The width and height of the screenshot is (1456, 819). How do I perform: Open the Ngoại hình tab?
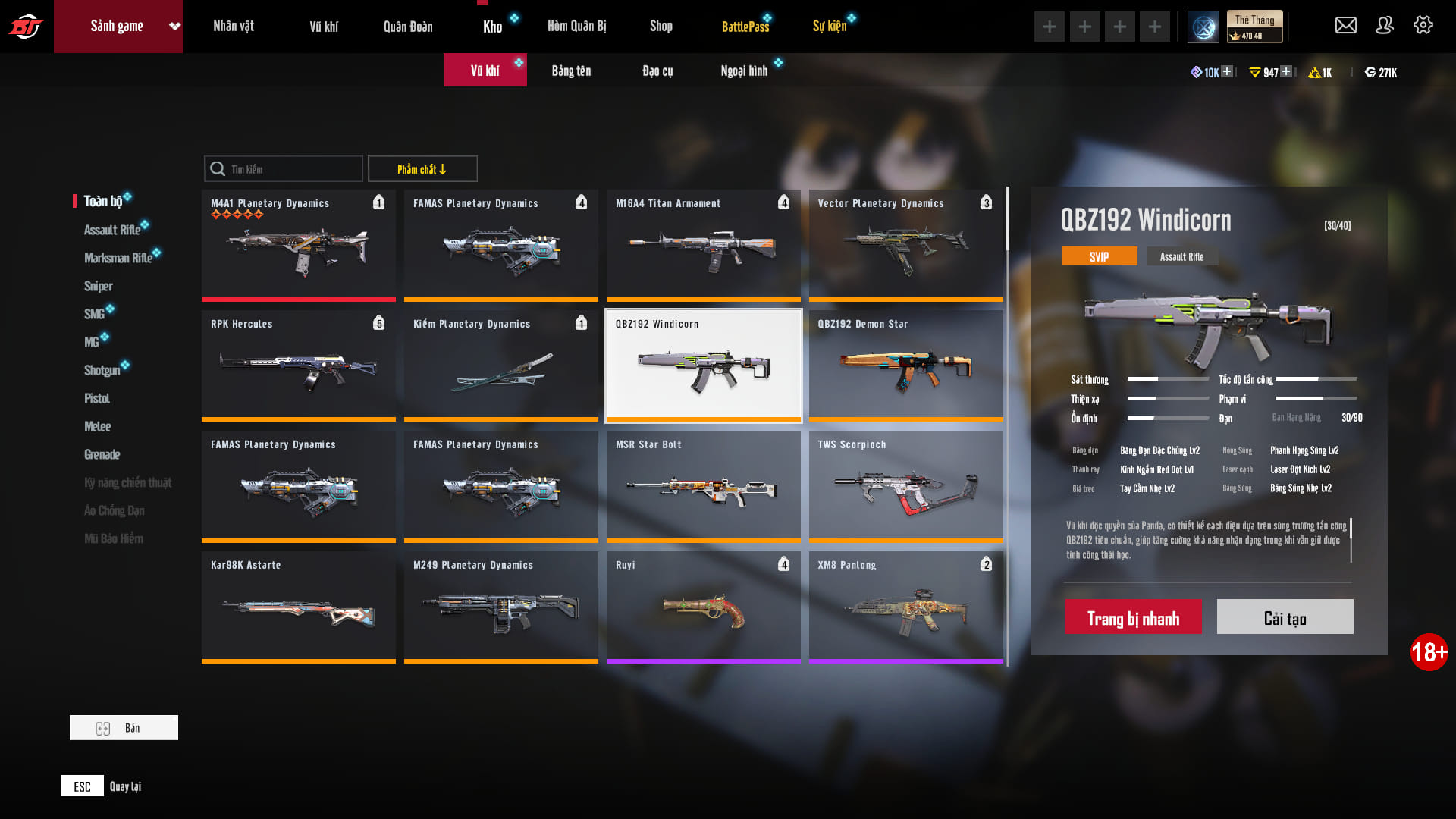click(744, 71)
